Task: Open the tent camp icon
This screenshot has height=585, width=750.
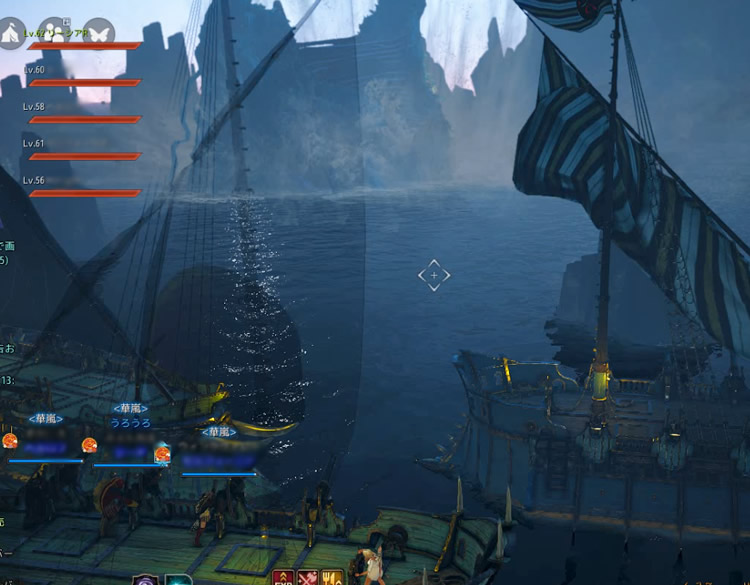Action: 11,33
